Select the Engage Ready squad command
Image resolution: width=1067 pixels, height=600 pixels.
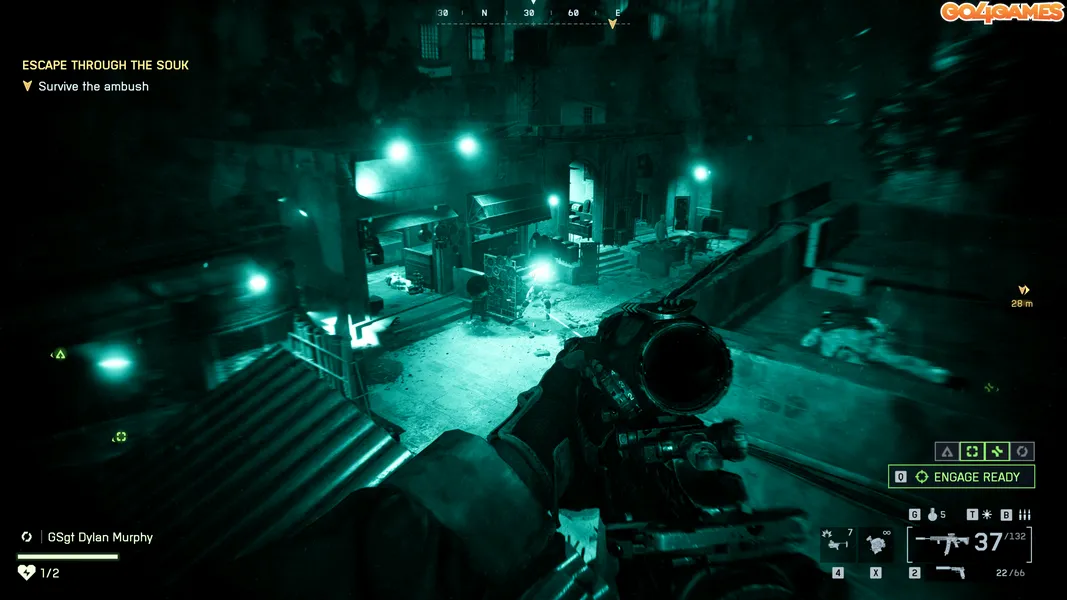point(961,477)
